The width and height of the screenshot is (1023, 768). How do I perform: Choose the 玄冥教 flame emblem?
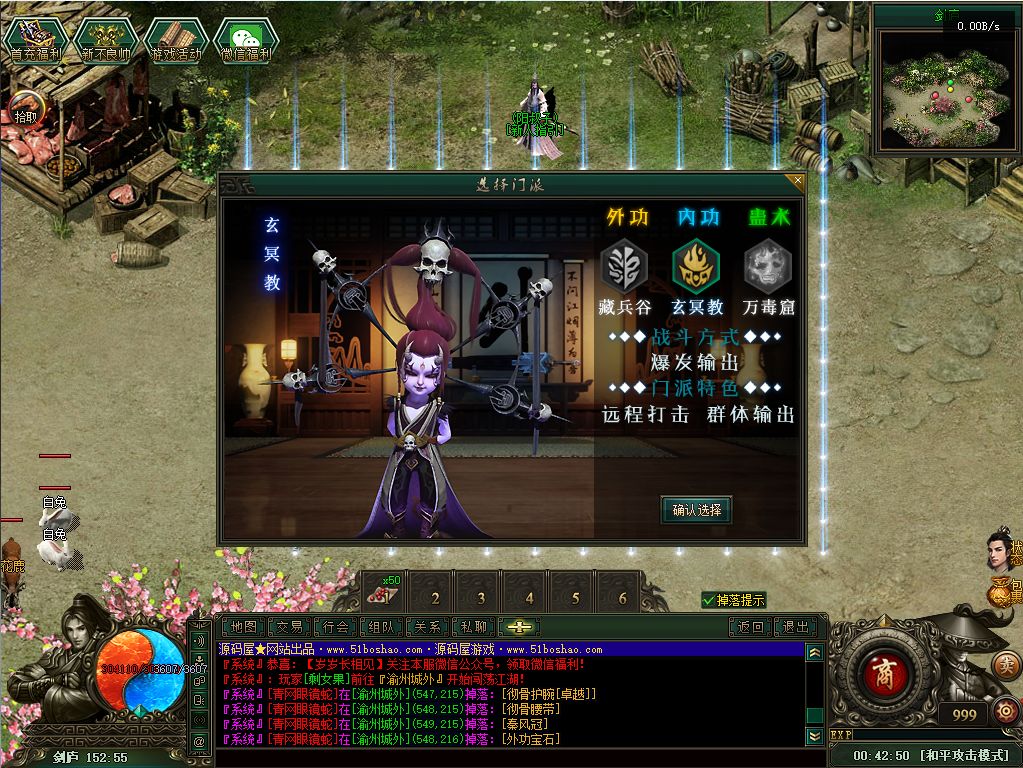click(x=696, y=268)
